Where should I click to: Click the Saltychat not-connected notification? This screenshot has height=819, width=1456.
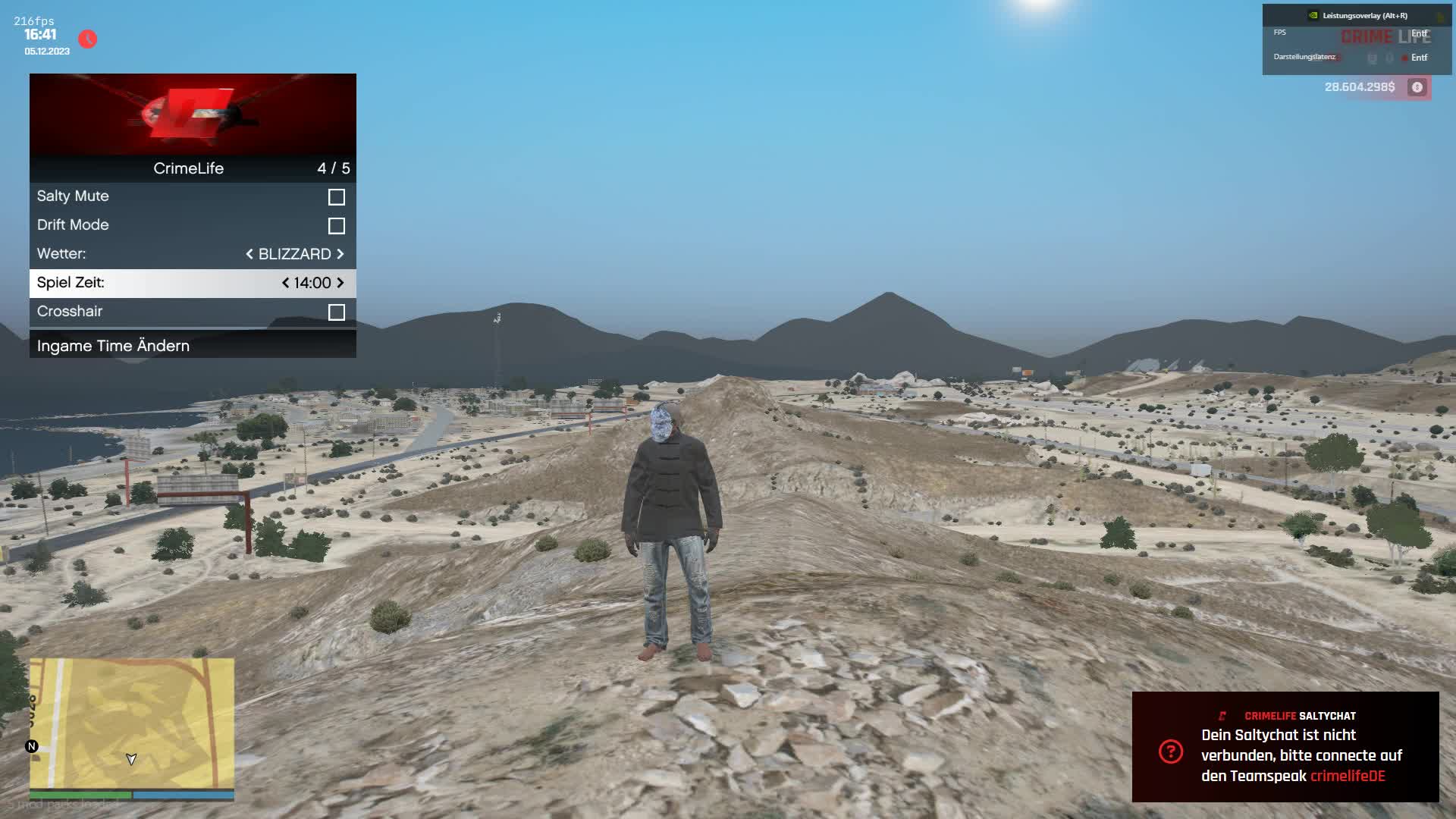1285,747
